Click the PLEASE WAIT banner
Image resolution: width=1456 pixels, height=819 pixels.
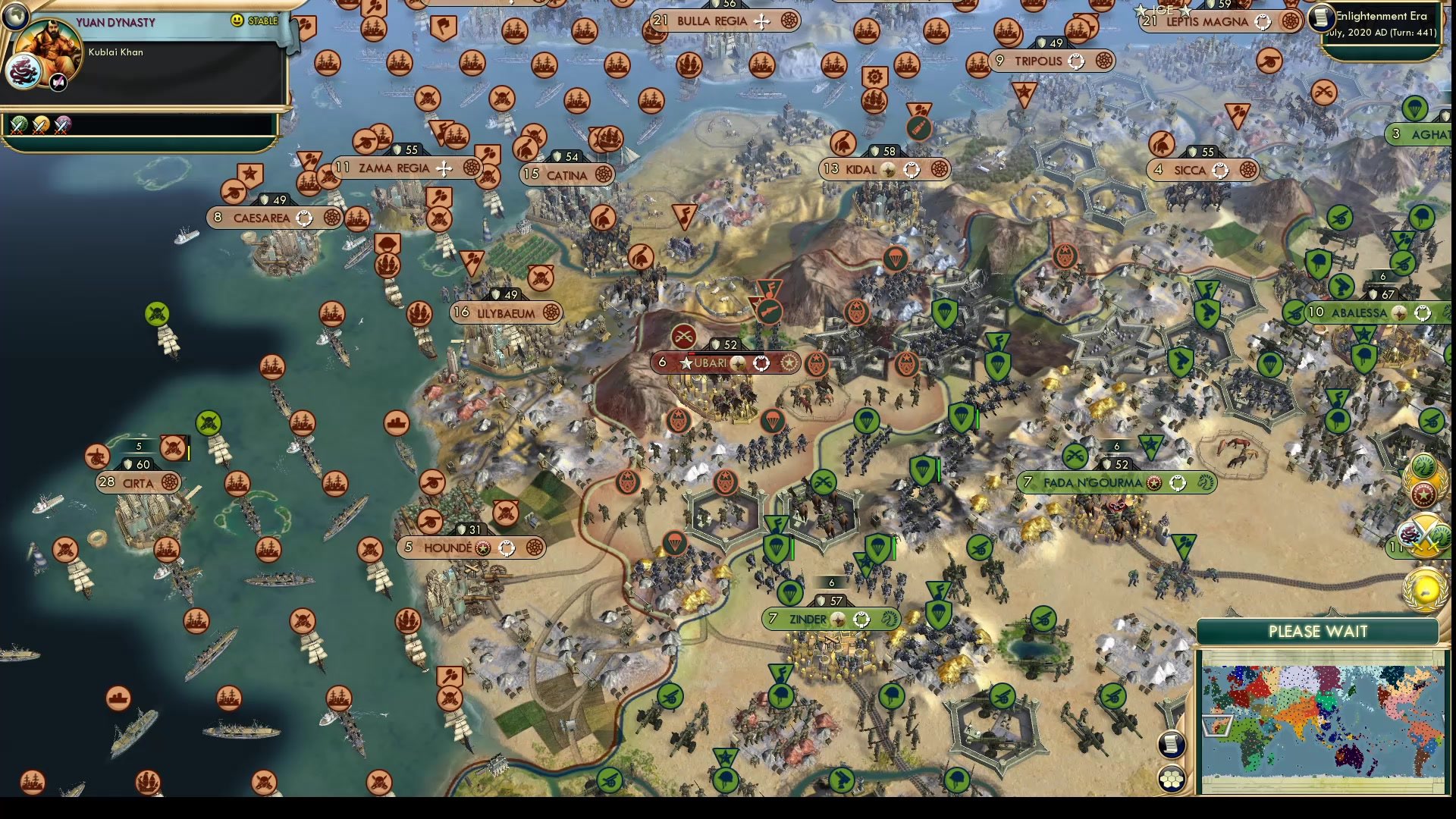click(x=1317, y=631)
